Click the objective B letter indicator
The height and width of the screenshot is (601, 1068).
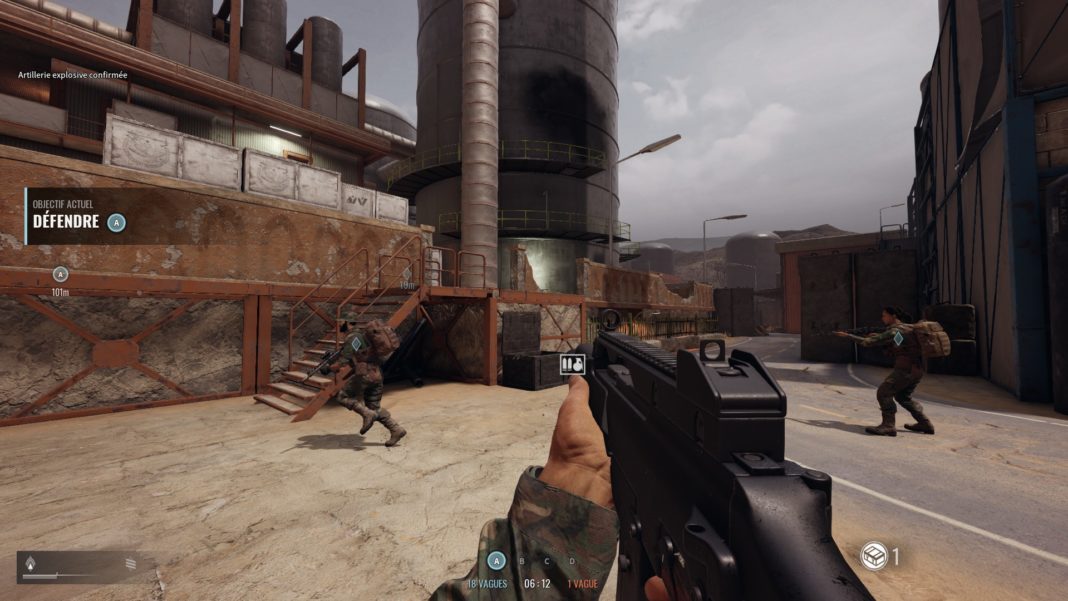tap(521, 560)
